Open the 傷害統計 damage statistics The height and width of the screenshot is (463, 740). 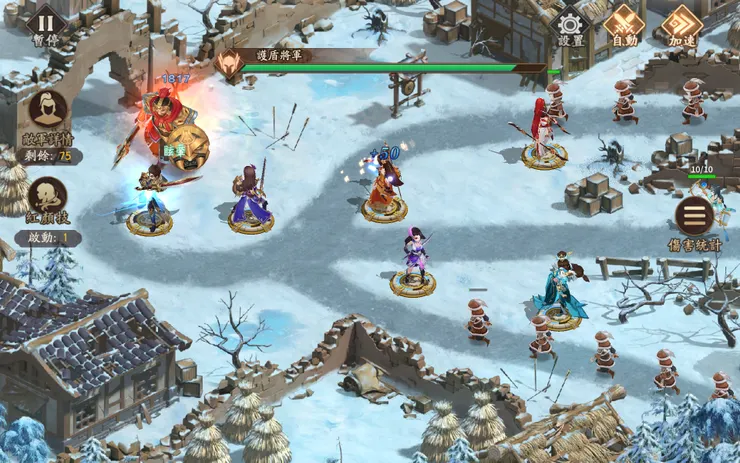pyautogui.click(x=694, y=216)
